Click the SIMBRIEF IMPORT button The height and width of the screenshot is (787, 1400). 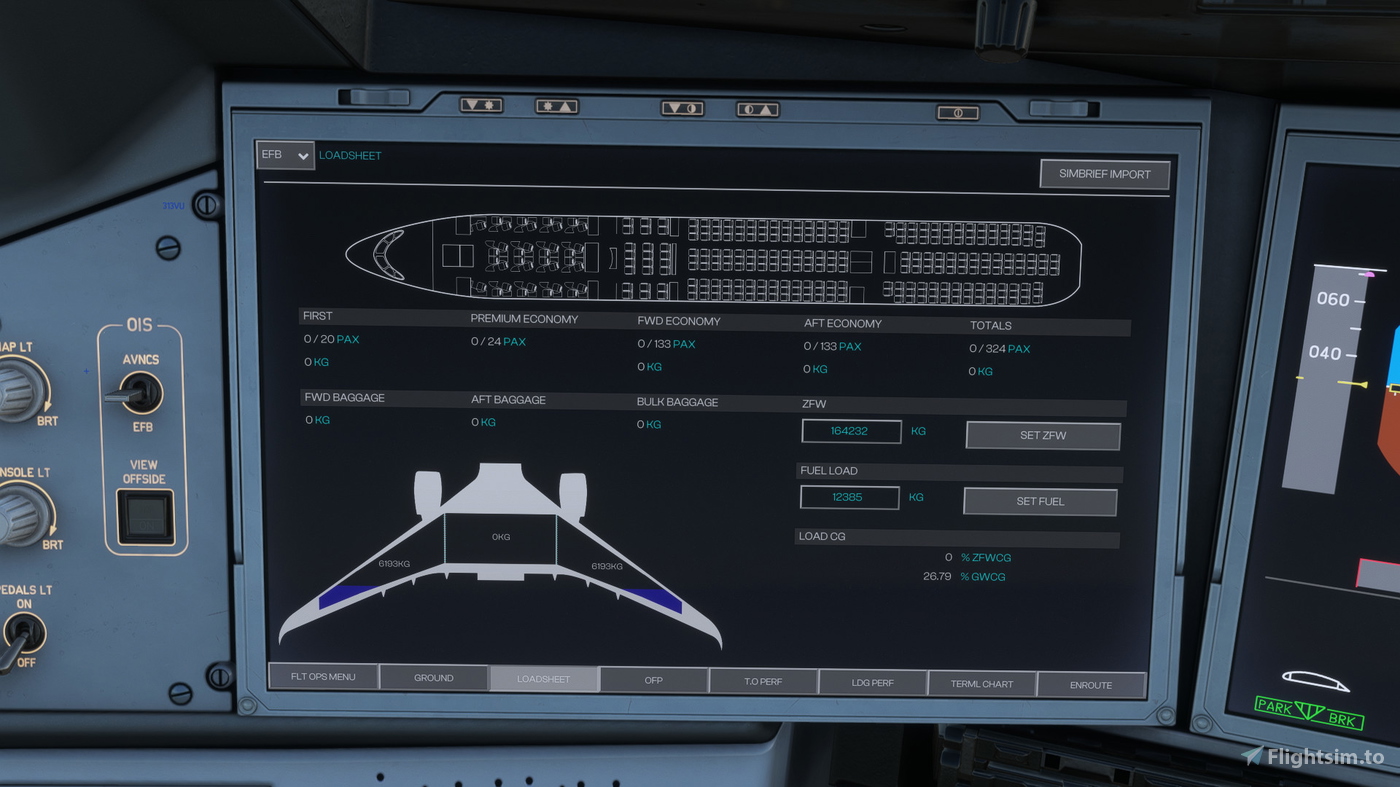coord(1105,173)
